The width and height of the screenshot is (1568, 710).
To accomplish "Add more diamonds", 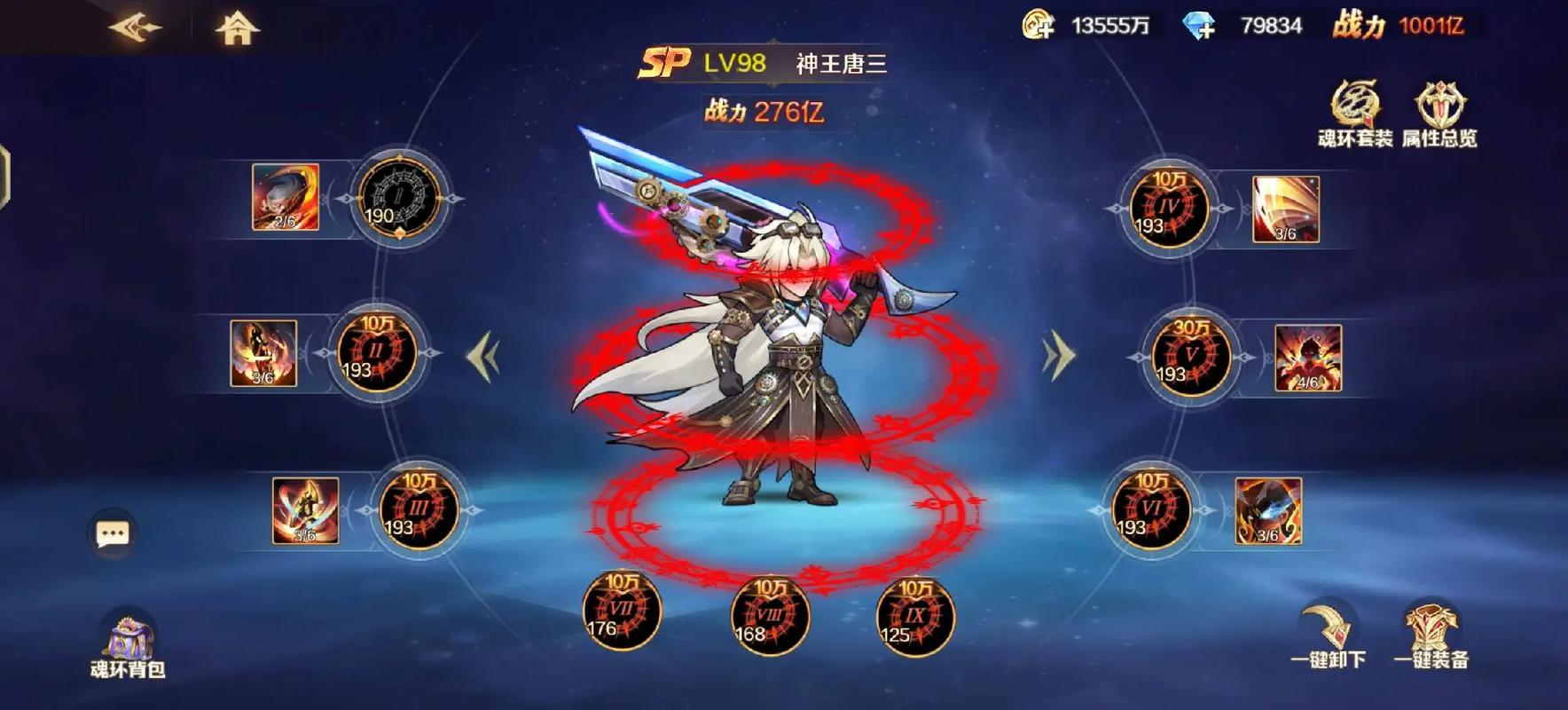I will 1199,26.
